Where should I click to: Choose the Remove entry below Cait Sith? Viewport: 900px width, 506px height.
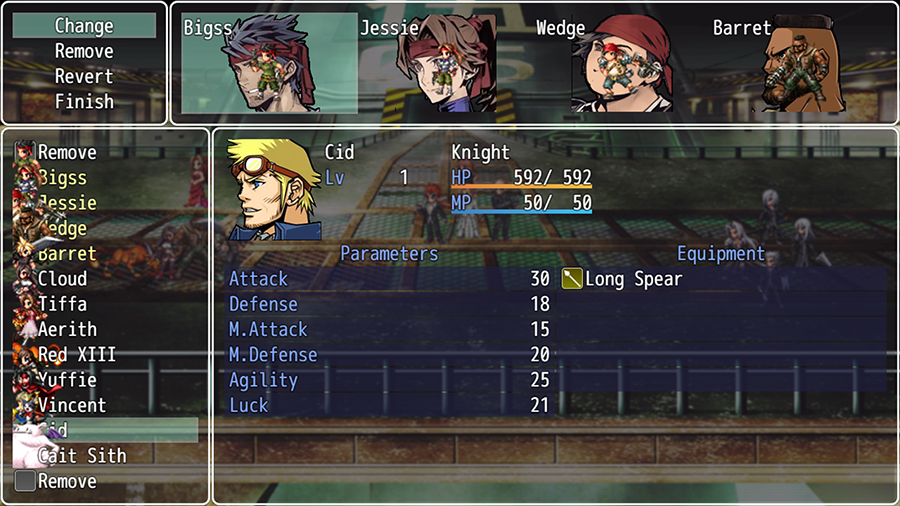67,481
